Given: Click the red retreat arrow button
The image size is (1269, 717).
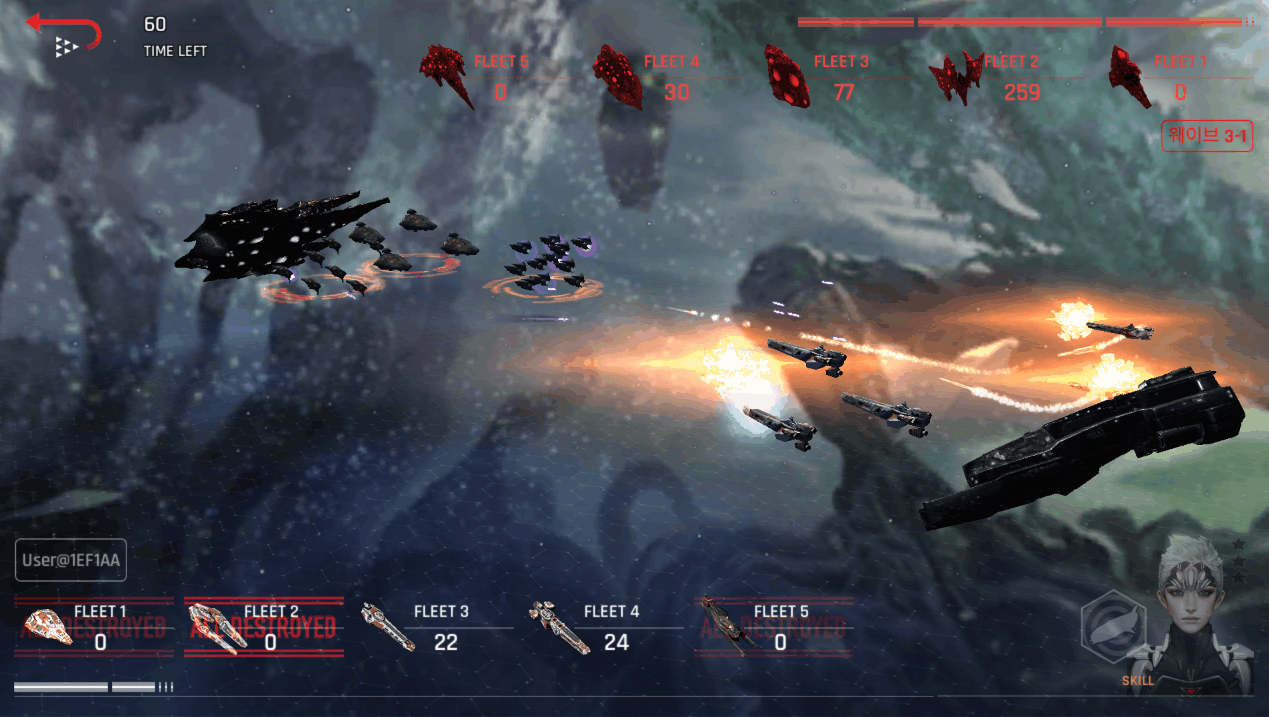Looking at the screenshot, I should coord(64,32).
